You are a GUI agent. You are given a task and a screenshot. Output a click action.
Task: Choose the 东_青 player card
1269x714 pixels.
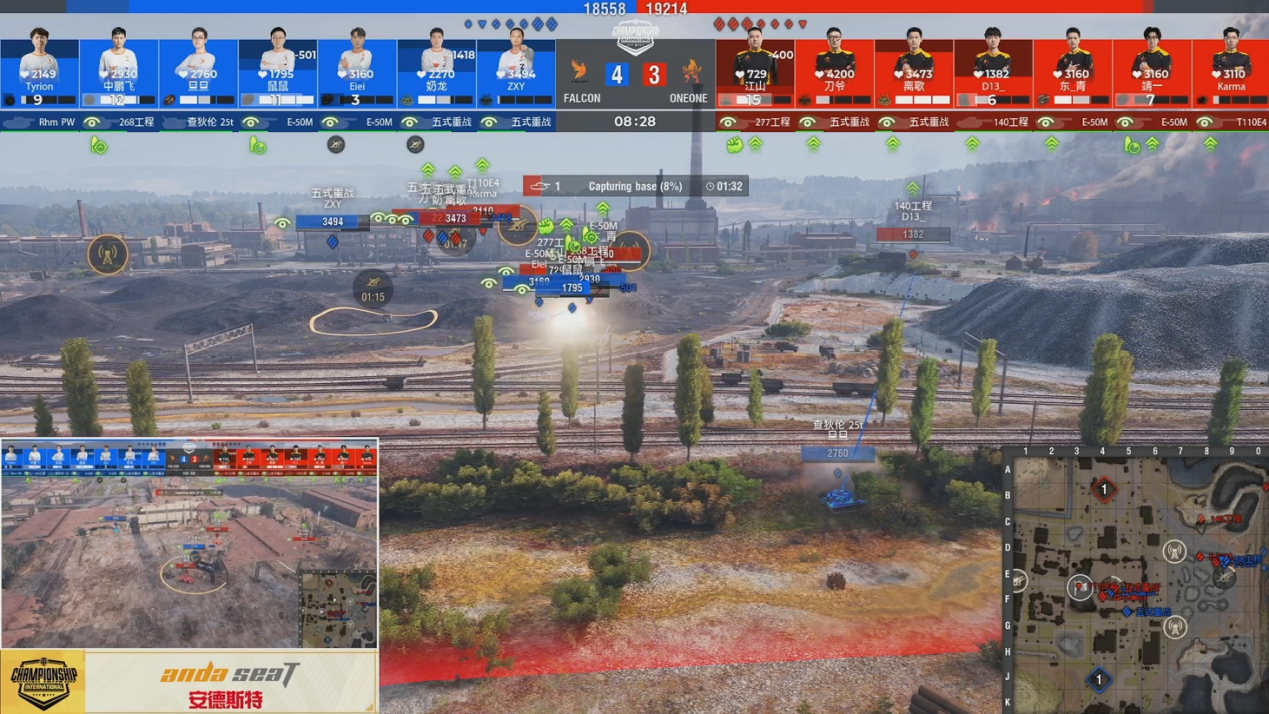click(x=1072, y=70)
